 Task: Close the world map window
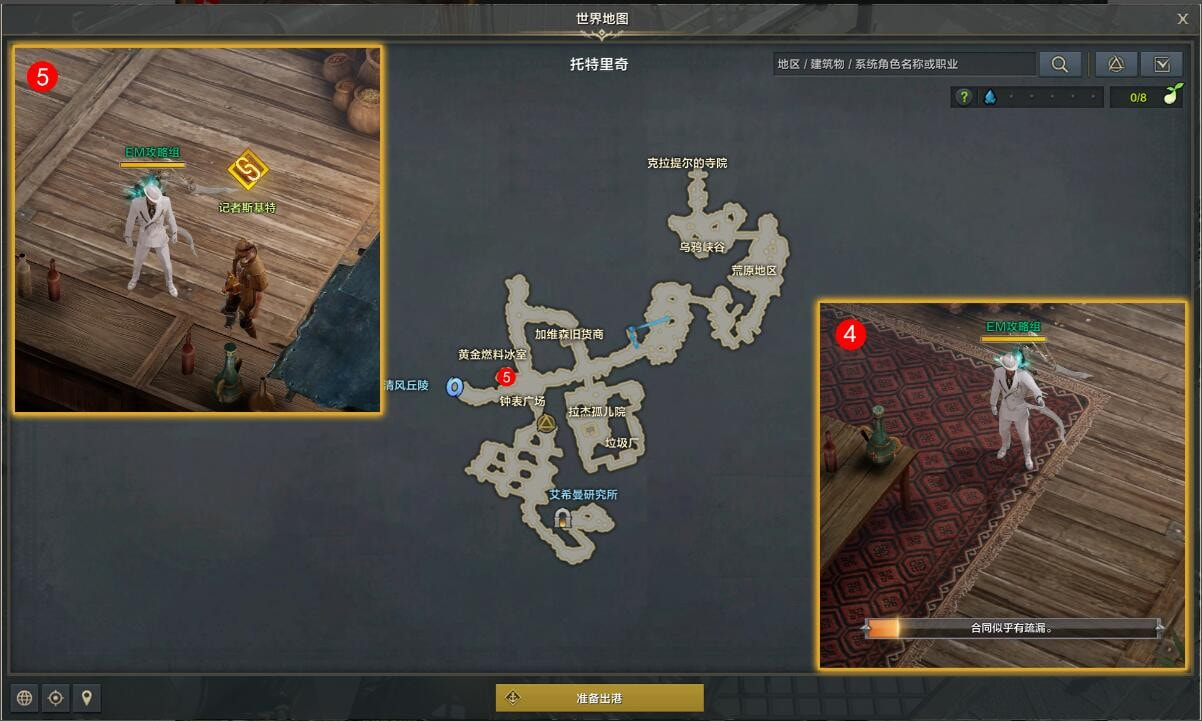[1183, 18]
